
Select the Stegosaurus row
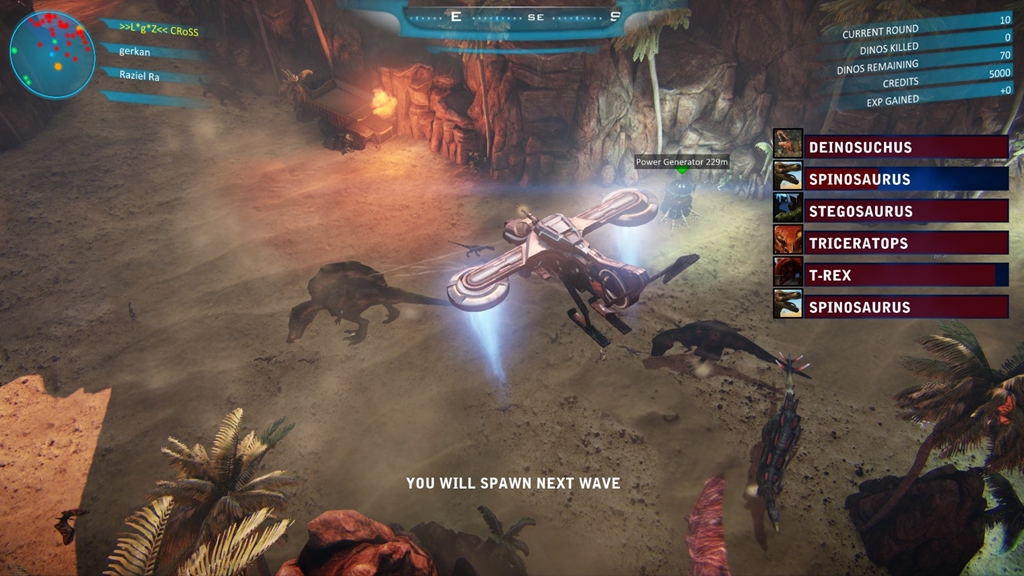click(x=890, y=211)
